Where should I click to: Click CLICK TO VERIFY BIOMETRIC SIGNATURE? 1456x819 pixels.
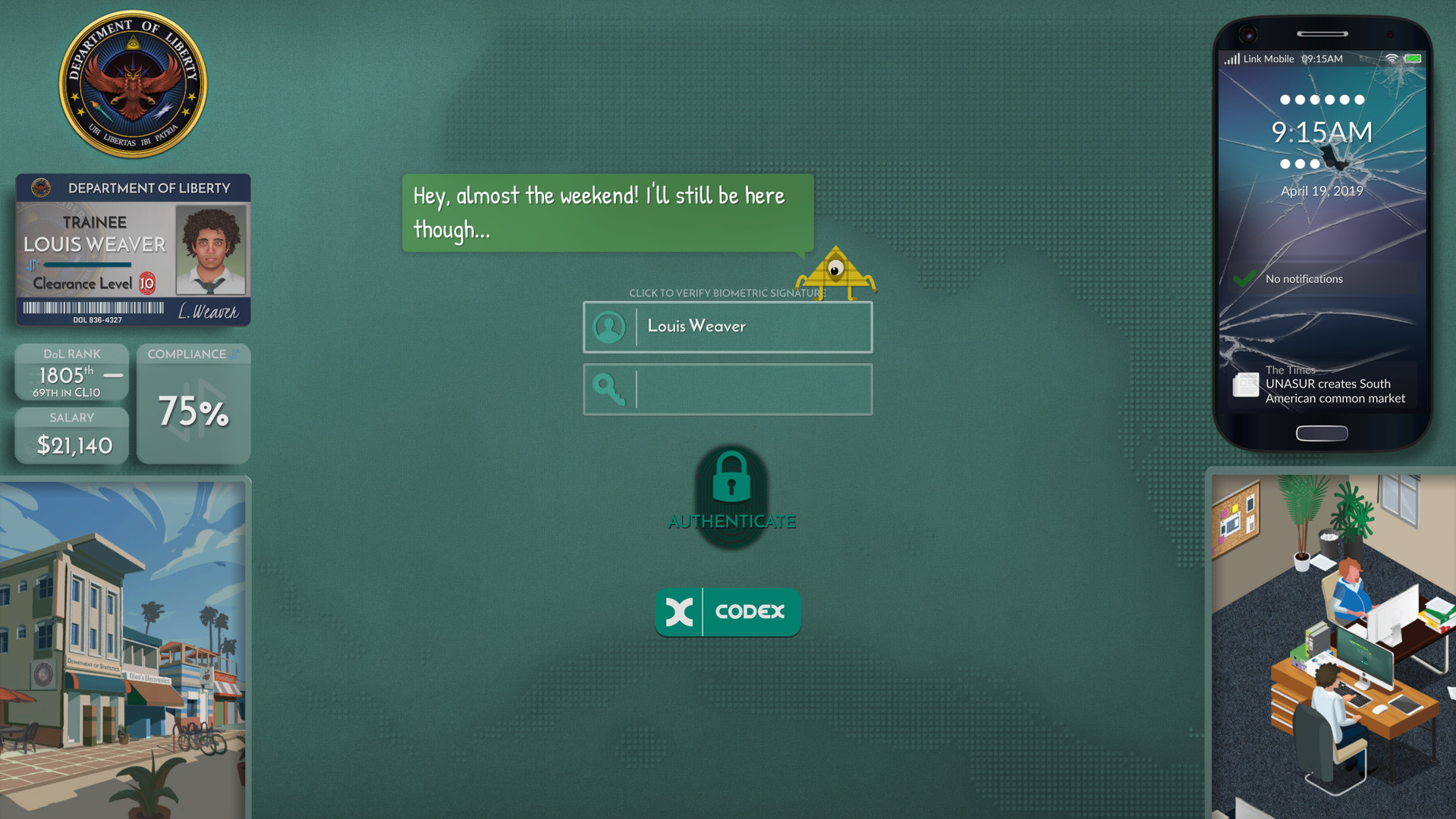click(725, 293)
